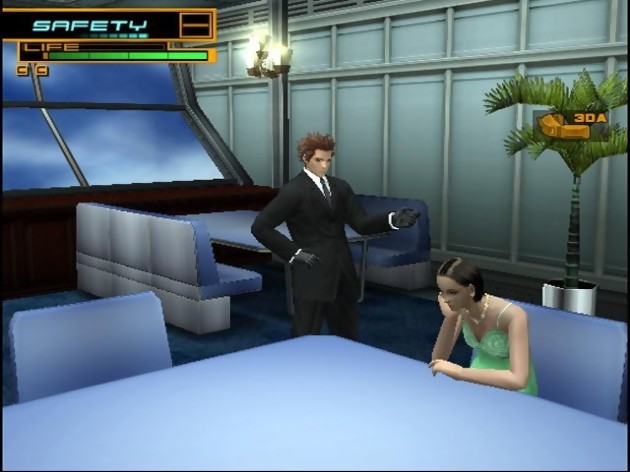Viewport: 630px width, 472px height.
Task: Click the SAFETY alert status panel
Action: tap(91, 25)
